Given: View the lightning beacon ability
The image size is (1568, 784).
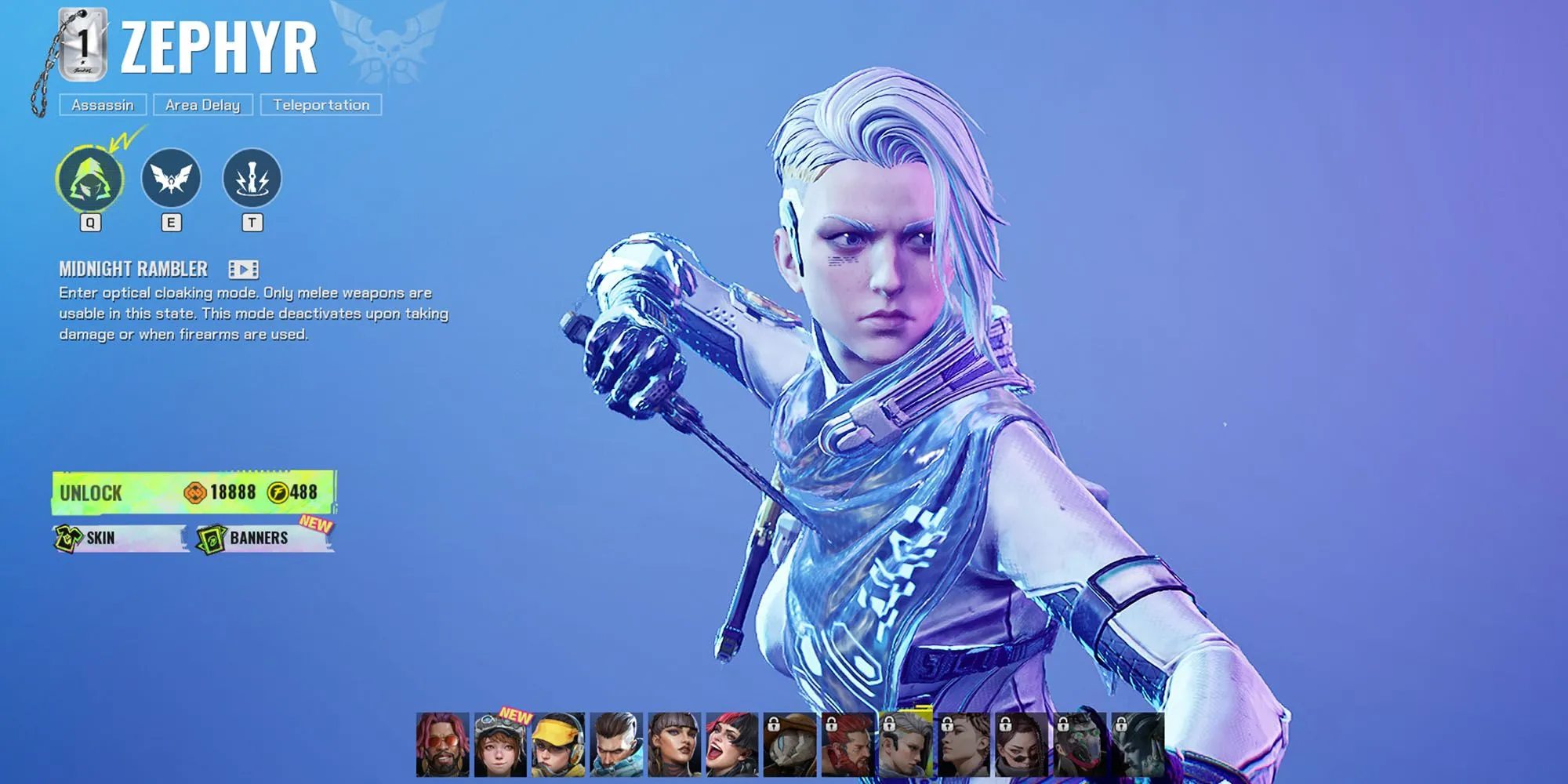Looking at the screenshot, I should click(252, 179).
